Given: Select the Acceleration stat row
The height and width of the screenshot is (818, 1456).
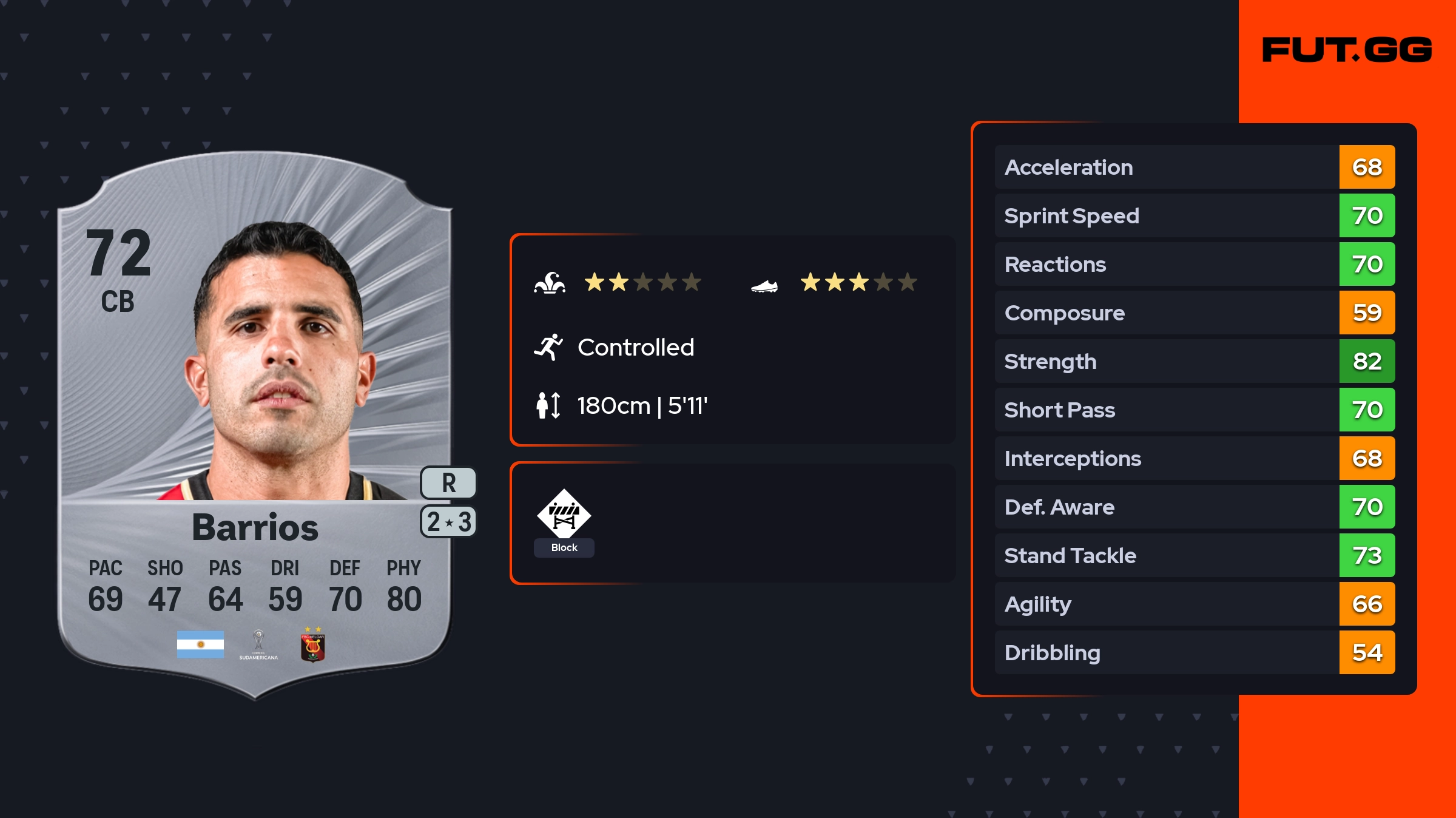Looking at the screenshot, I should (x=1194, y=167).
